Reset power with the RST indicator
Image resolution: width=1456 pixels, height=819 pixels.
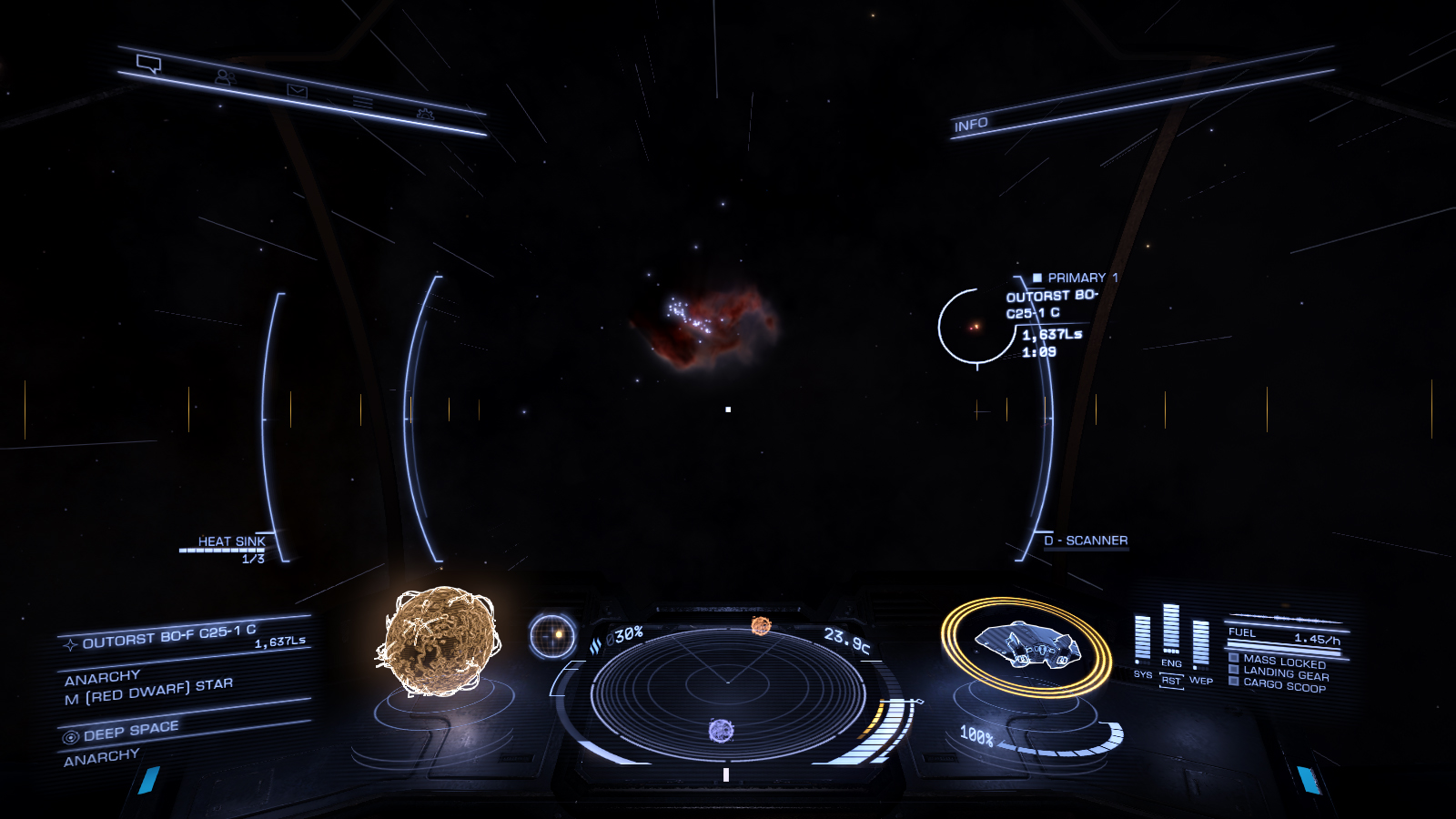(x=1171, y=681)
